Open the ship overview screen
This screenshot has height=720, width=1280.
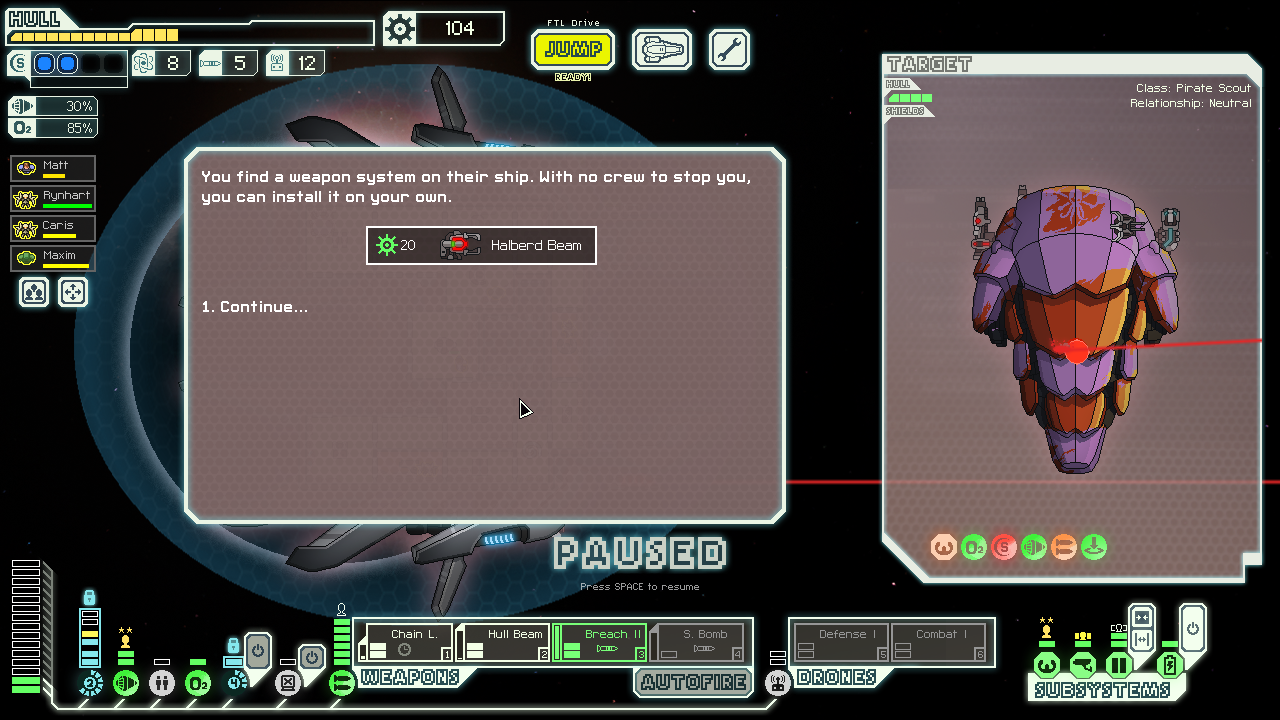[662, 50]
